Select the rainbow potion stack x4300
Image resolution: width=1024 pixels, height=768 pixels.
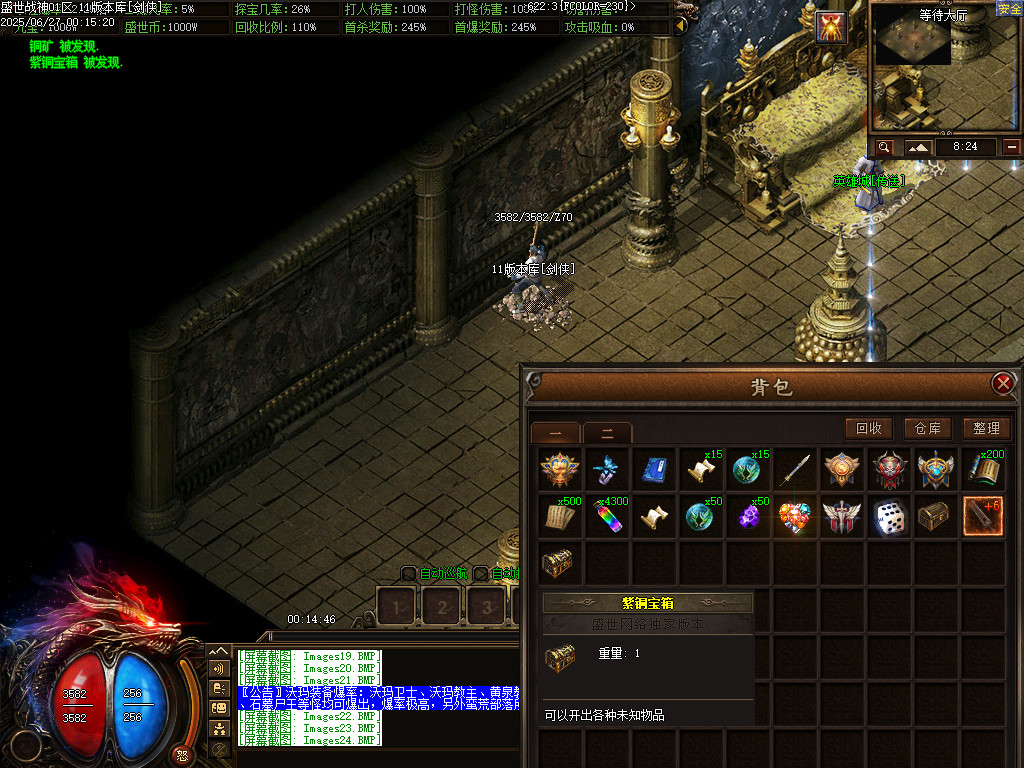click(607, 517)
